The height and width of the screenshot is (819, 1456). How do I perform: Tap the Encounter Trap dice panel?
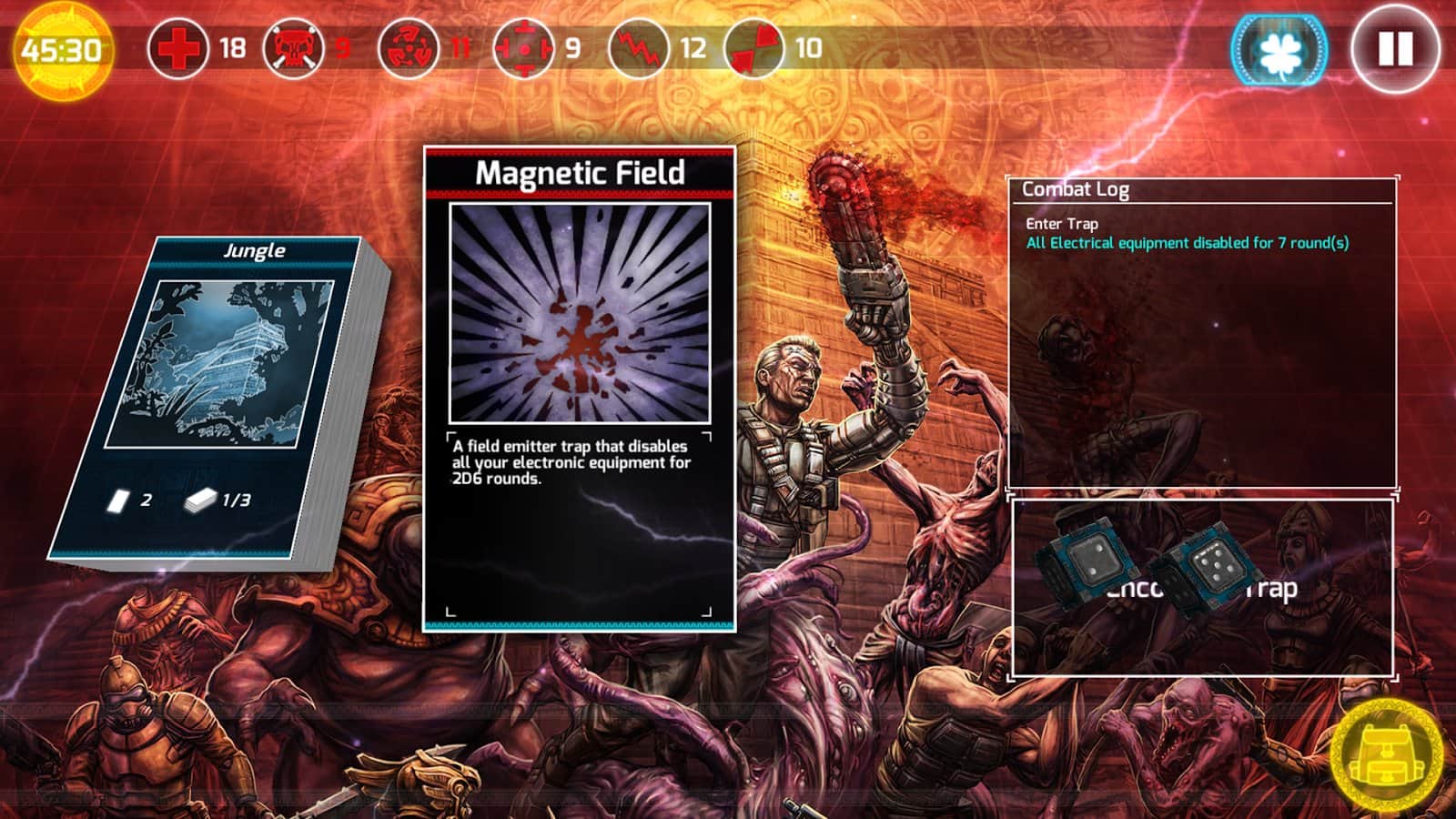point(1202,587)
